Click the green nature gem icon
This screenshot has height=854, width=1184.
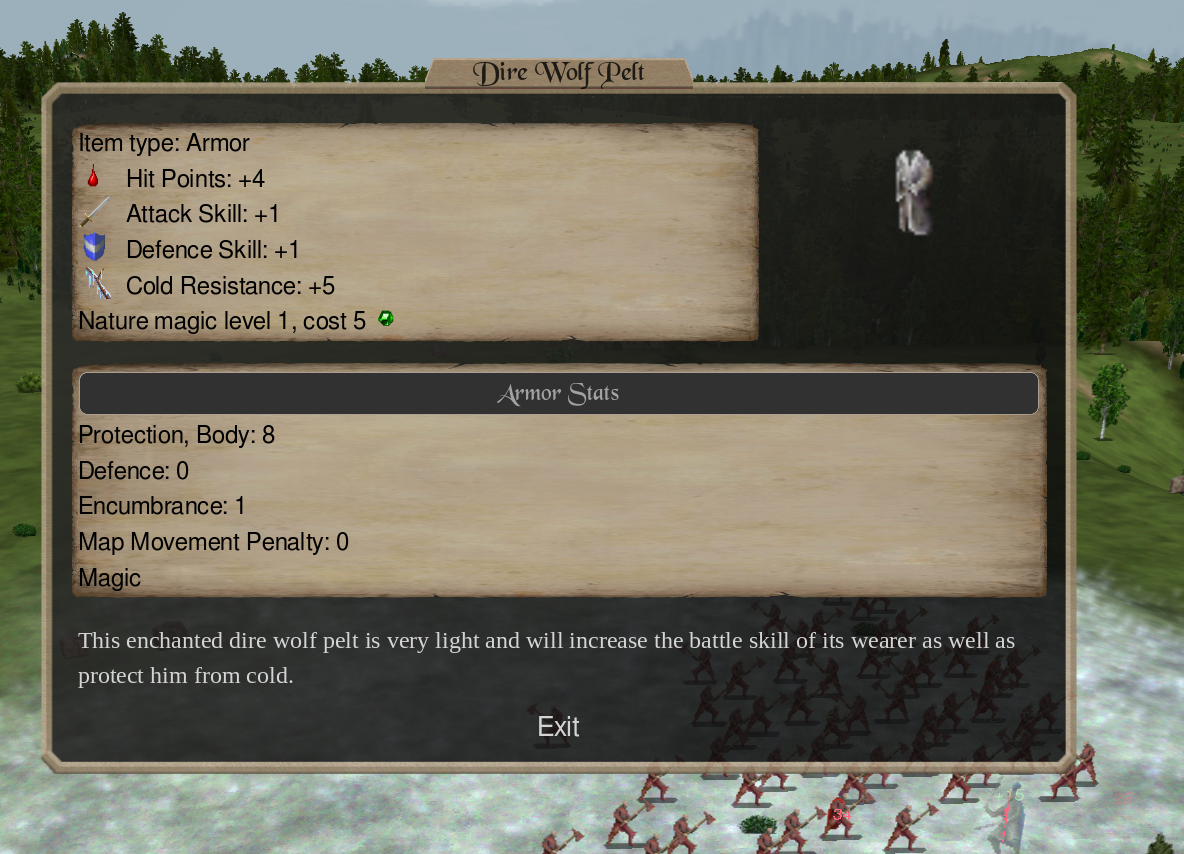pyautogui.click(x=386, y=319)
